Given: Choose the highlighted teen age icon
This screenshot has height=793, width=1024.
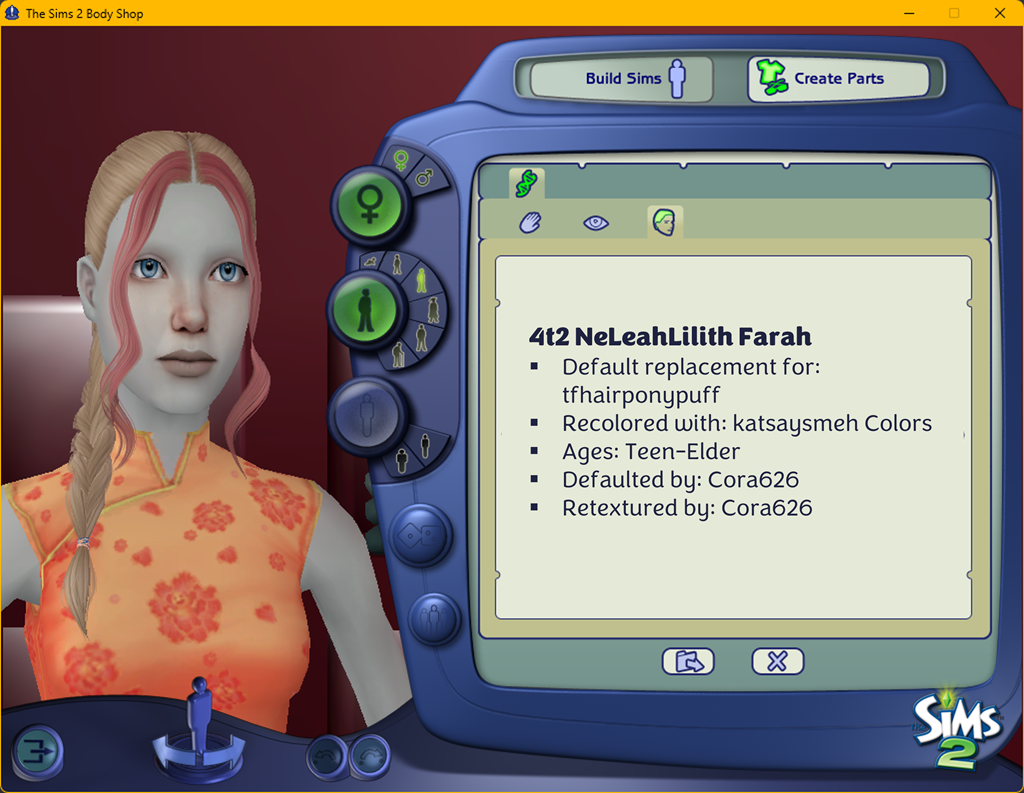Looking at the screenshot, I should (x=421, y=280).
